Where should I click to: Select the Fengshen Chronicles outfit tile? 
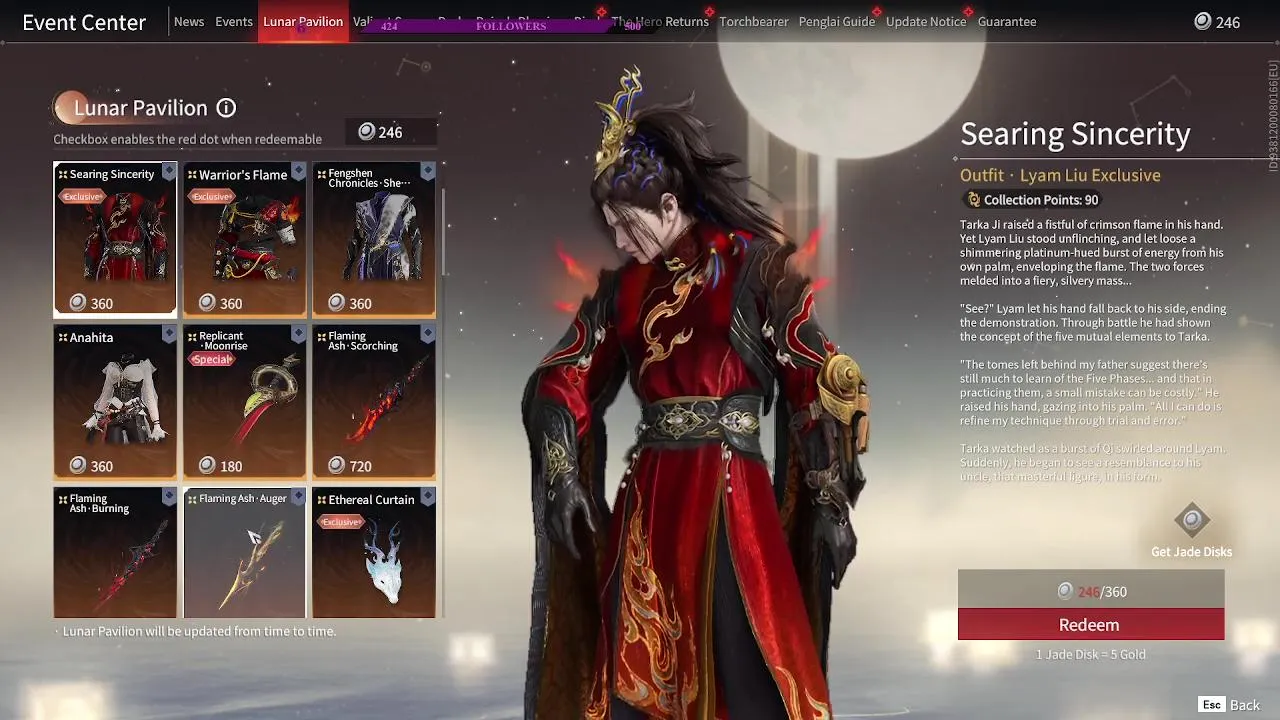(x=373, y=245)
